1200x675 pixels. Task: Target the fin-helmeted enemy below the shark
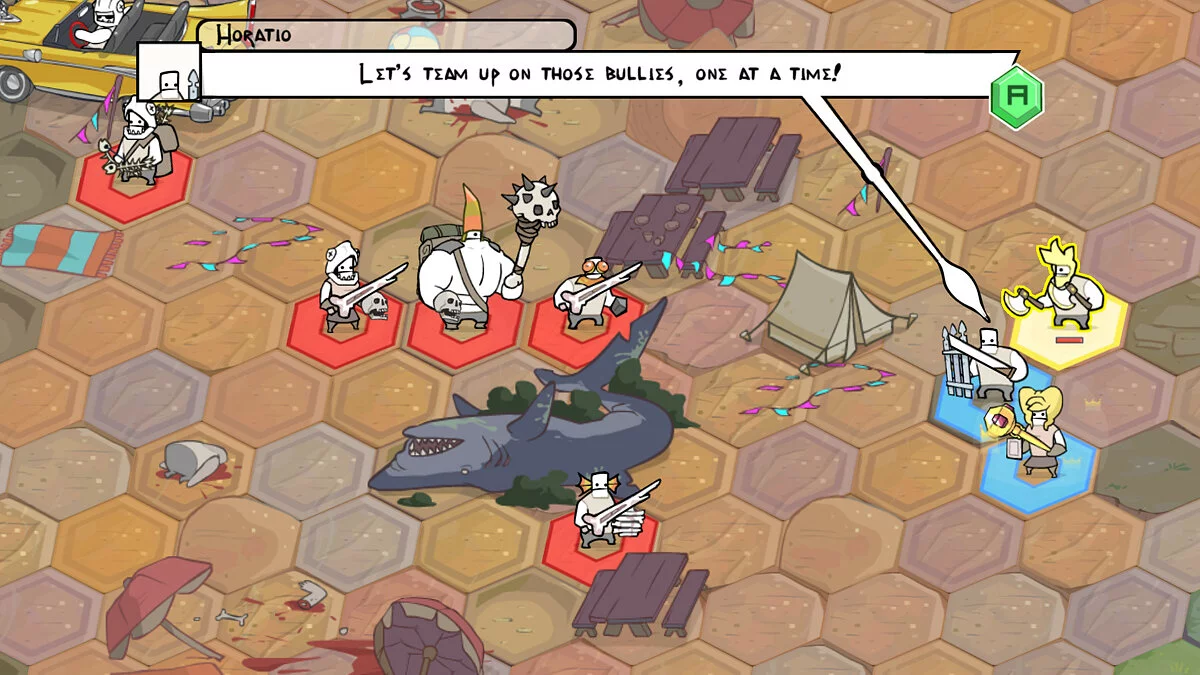[600, 511]
